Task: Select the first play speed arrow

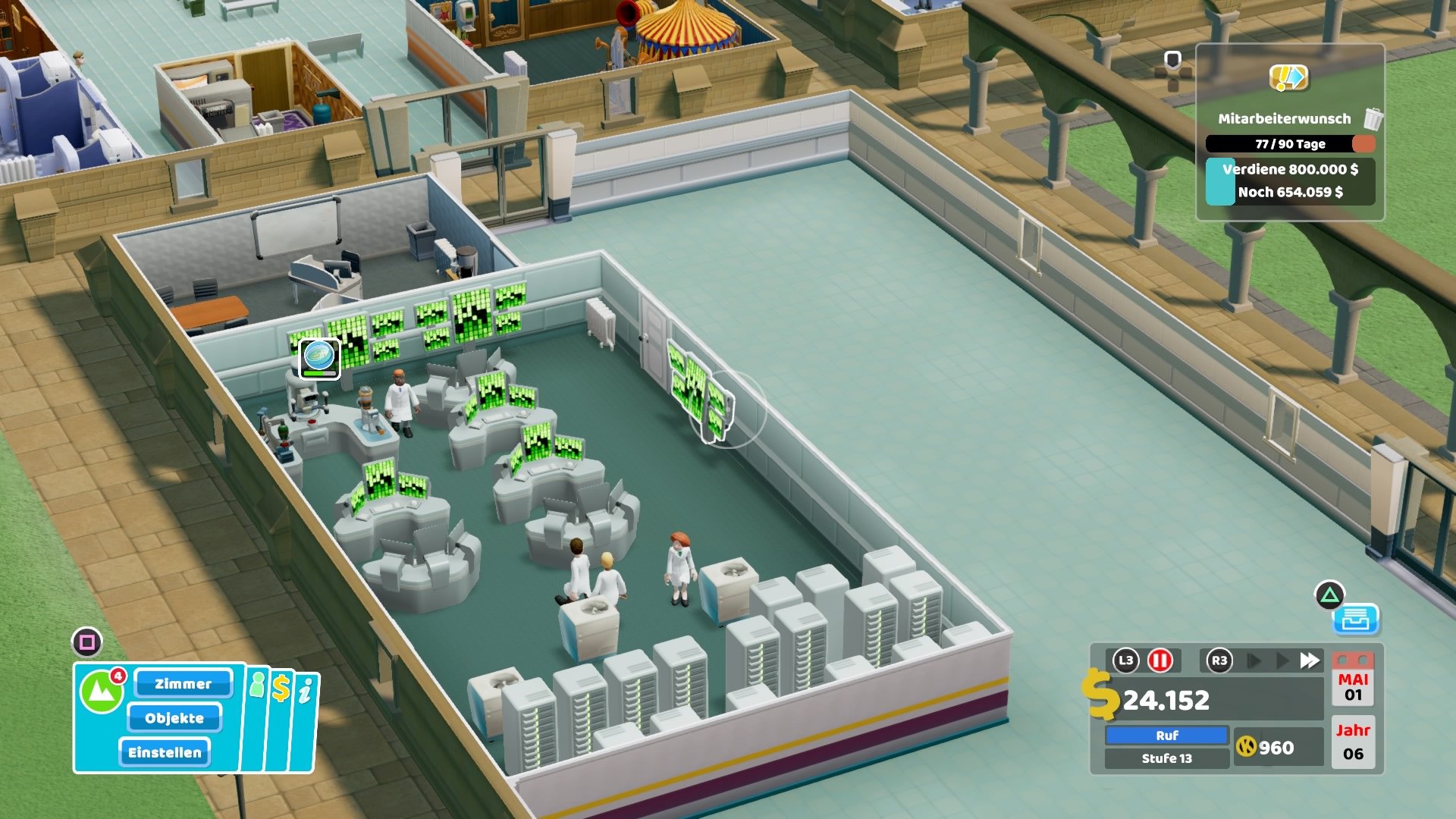Action: [x=1253, y=659]
